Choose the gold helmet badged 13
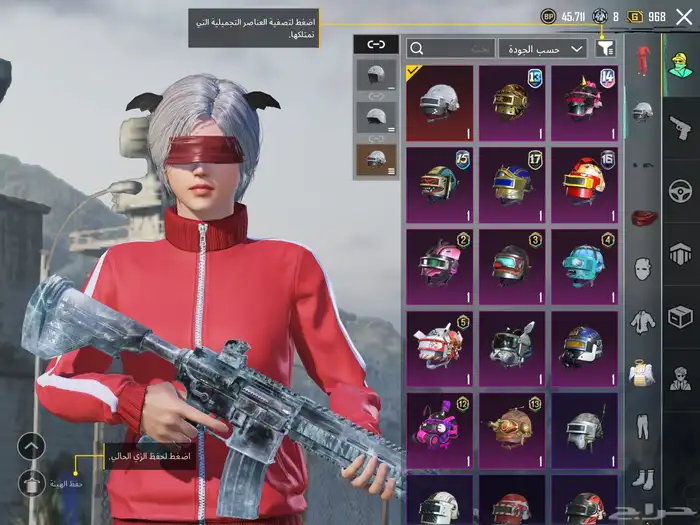This screenshot has height=525, width=700. [x=512, y=103]
